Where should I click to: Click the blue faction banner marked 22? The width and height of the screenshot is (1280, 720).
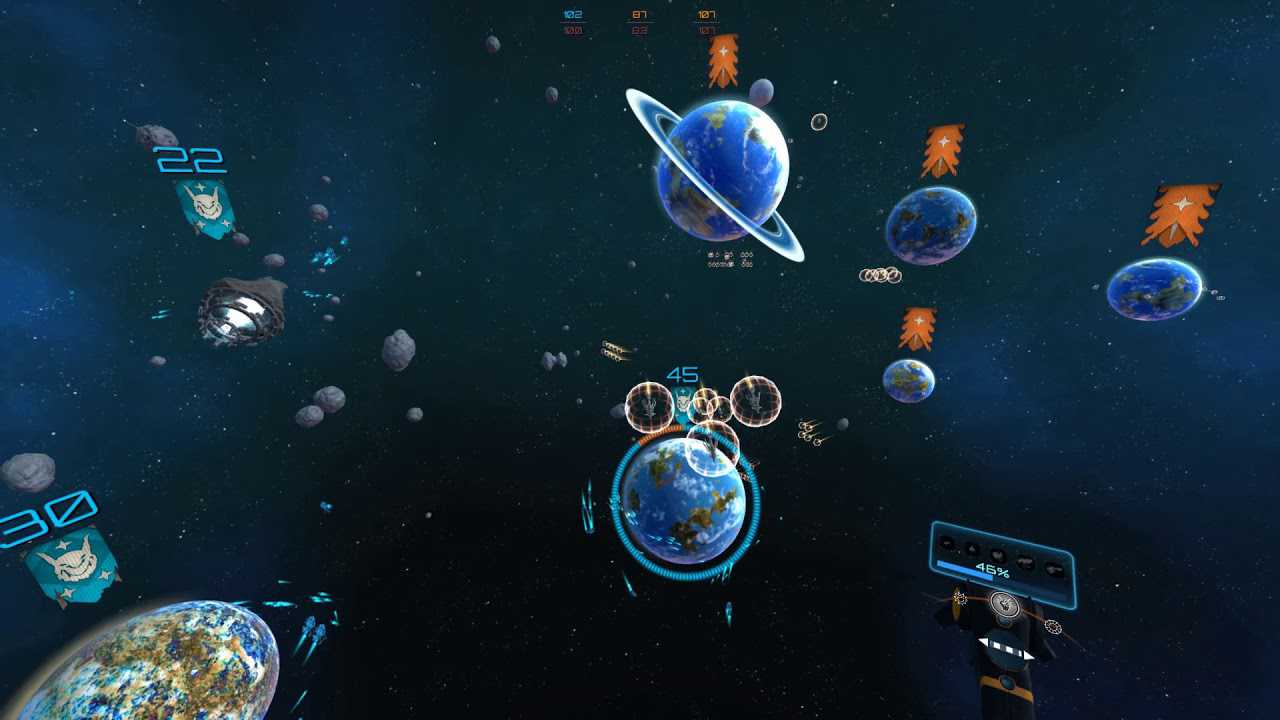point(205,207)
